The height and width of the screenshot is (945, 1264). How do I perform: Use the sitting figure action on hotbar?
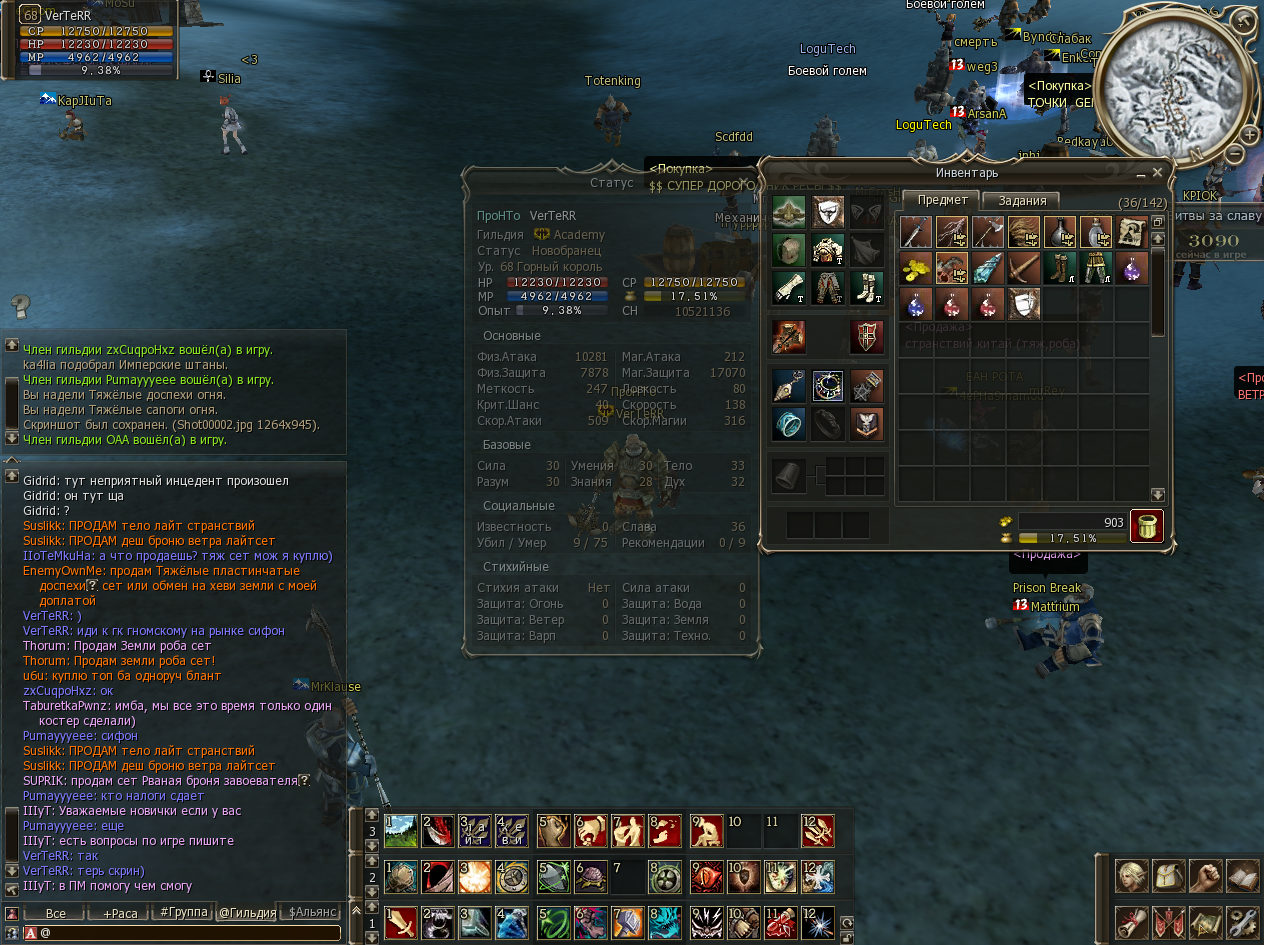[706, 831]
